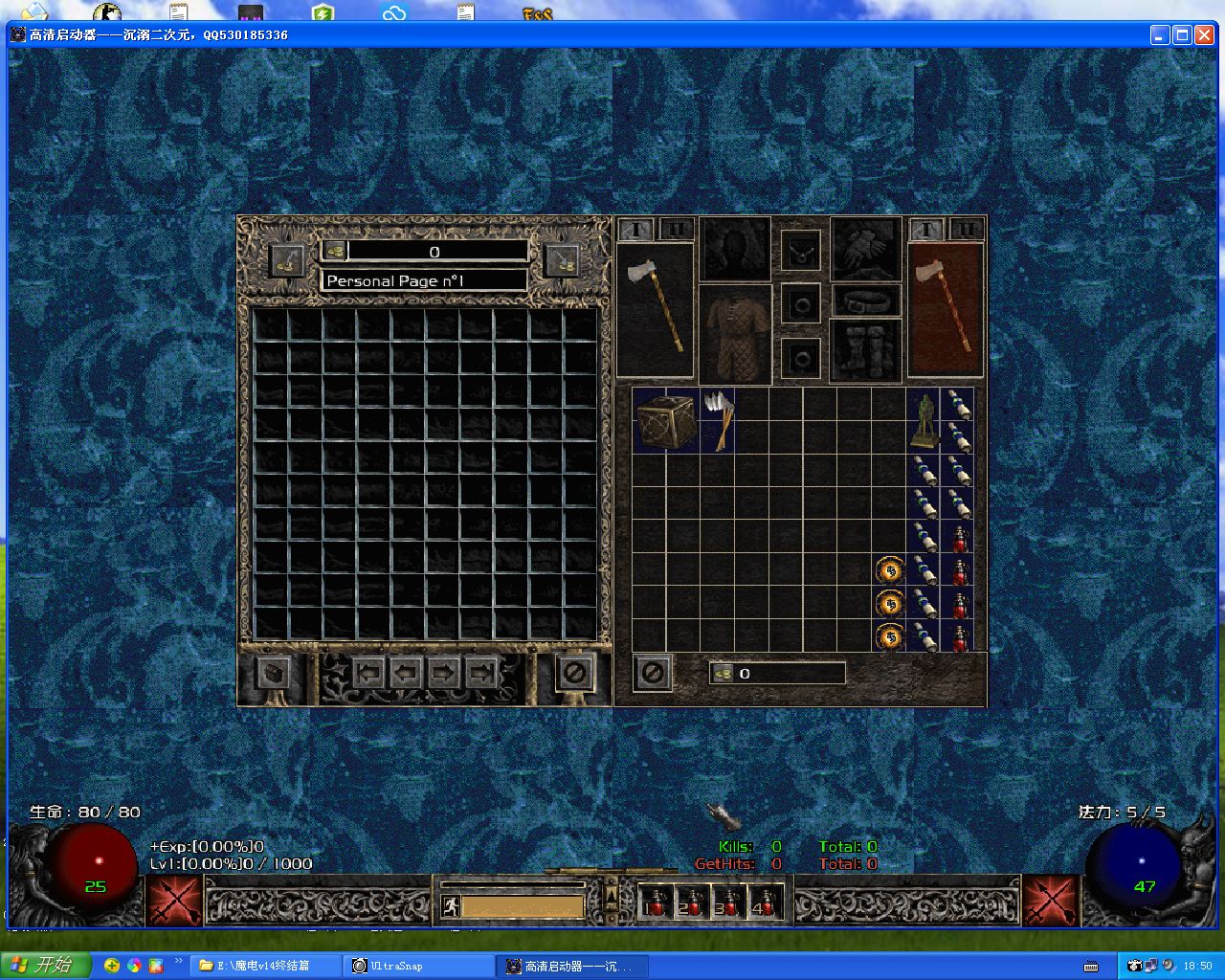
Task: Use the potion in belt slot 1
Action: tap(654, 902)
